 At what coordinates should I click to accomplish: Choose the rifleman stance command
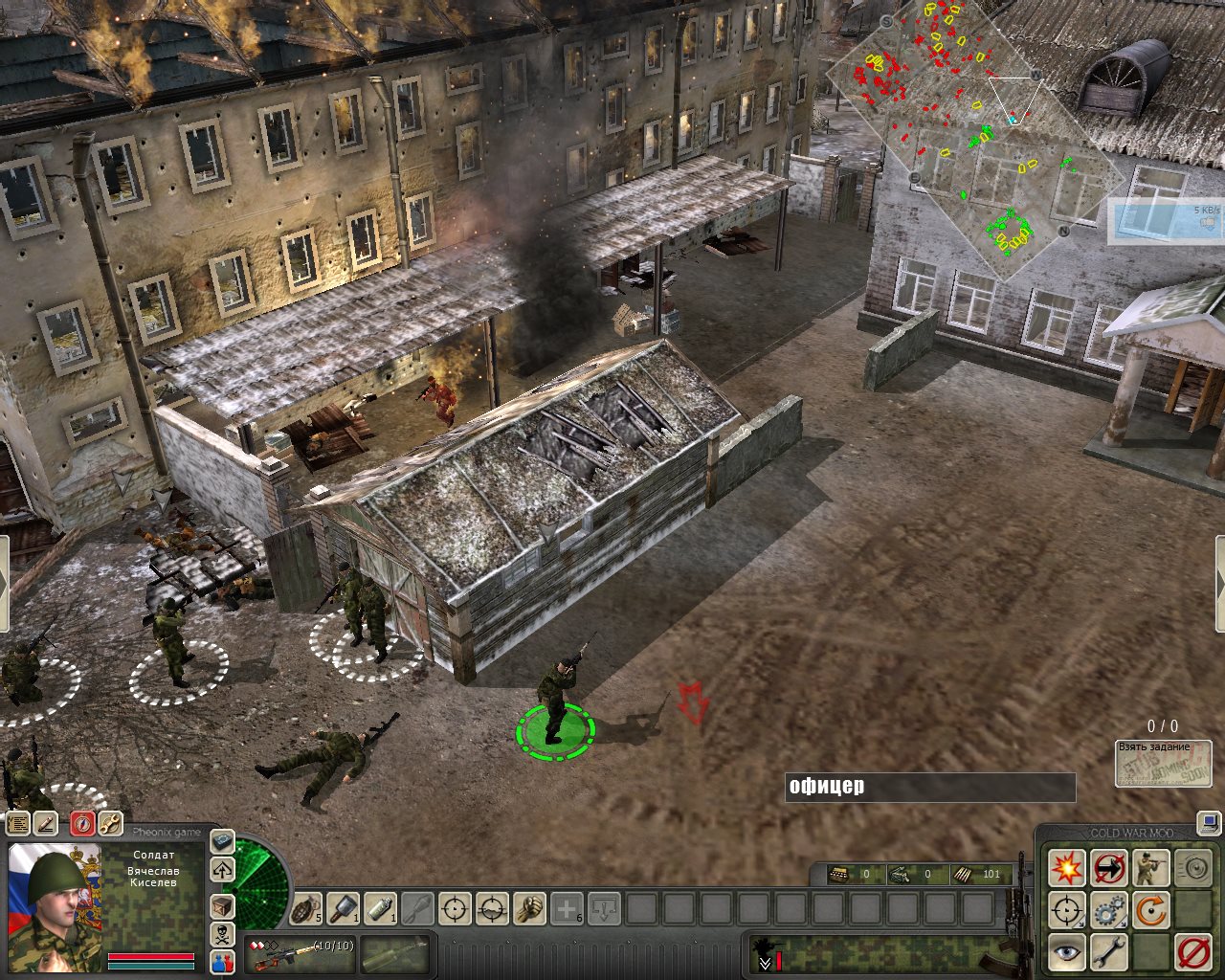pos(1151,869)
